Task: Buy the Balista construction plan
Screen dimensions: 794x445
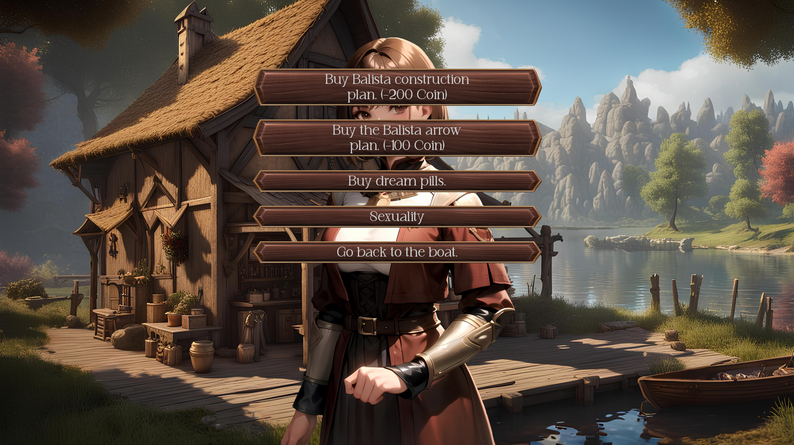Action: 397,87
